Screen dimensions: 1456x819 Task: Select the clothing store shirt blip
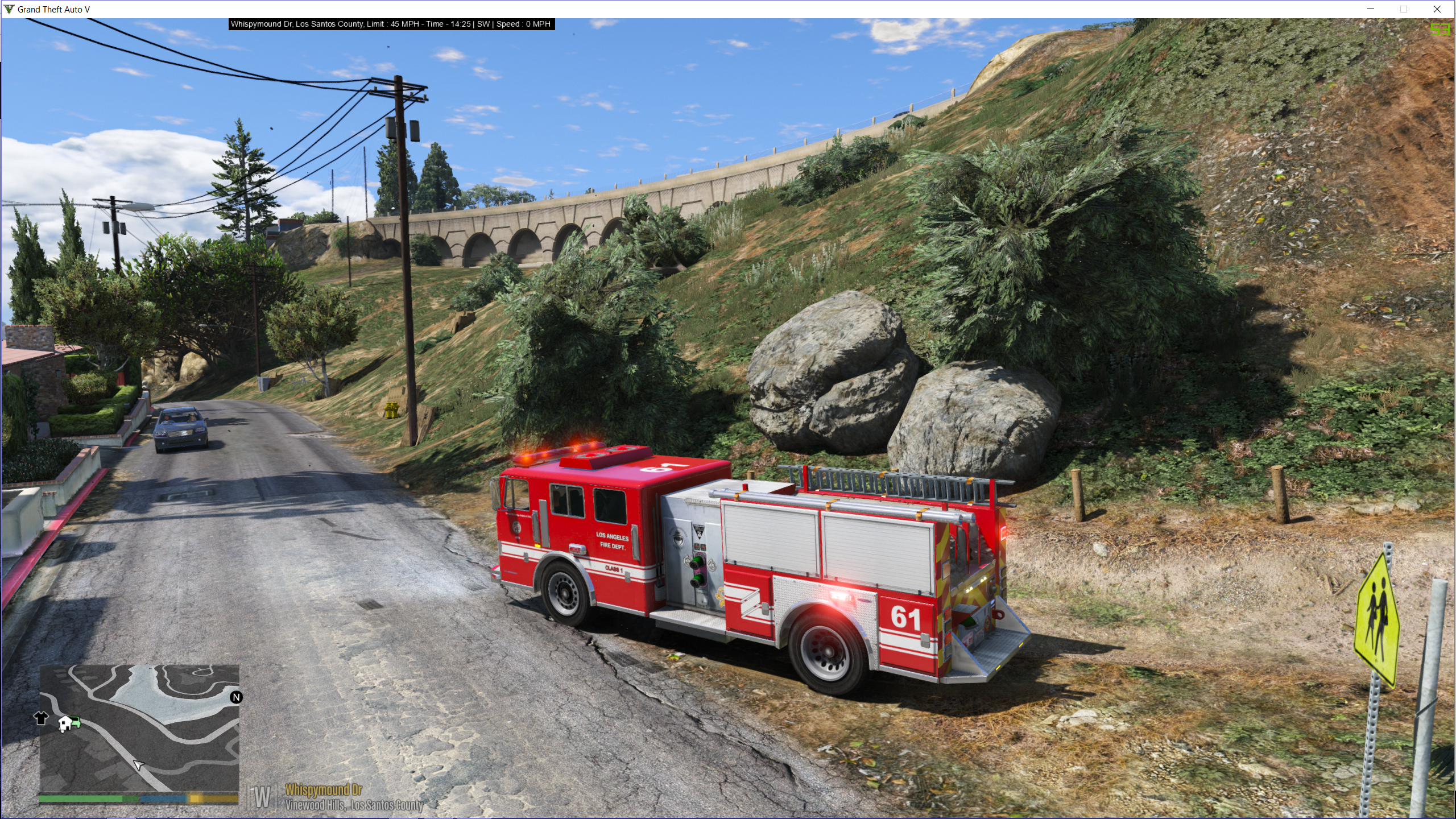41,718
